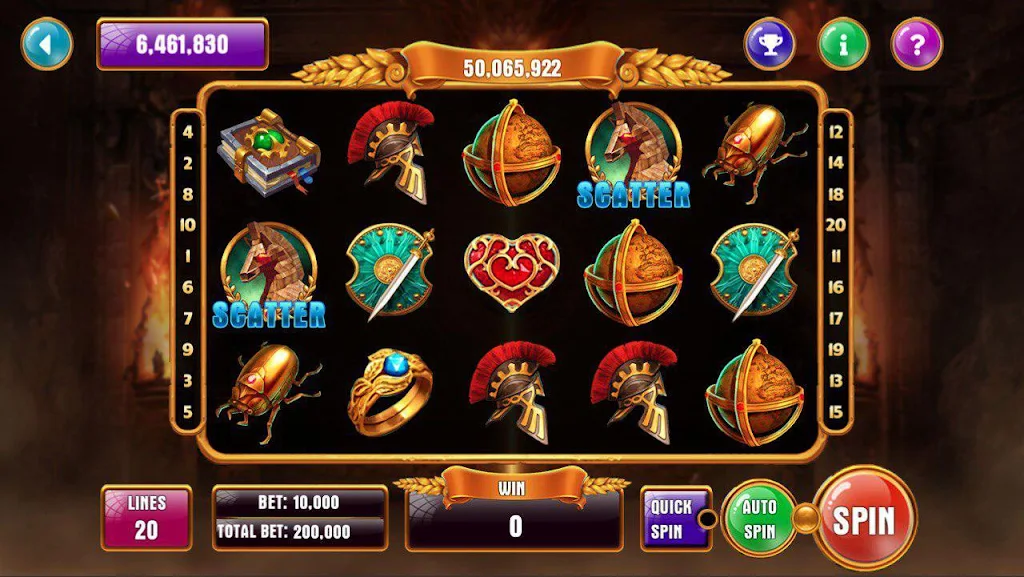Highlight payline number 20
1024x577 pixels.
click(836, 225)
